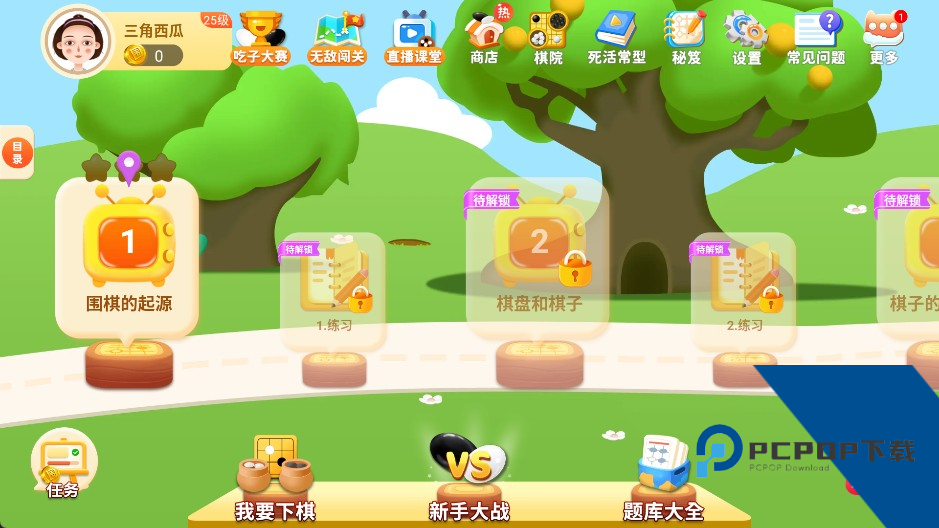The height and width of the screenshot is (528, 939).
Task: Open the 秘笈 tips notebook
Action: [686, 37]
